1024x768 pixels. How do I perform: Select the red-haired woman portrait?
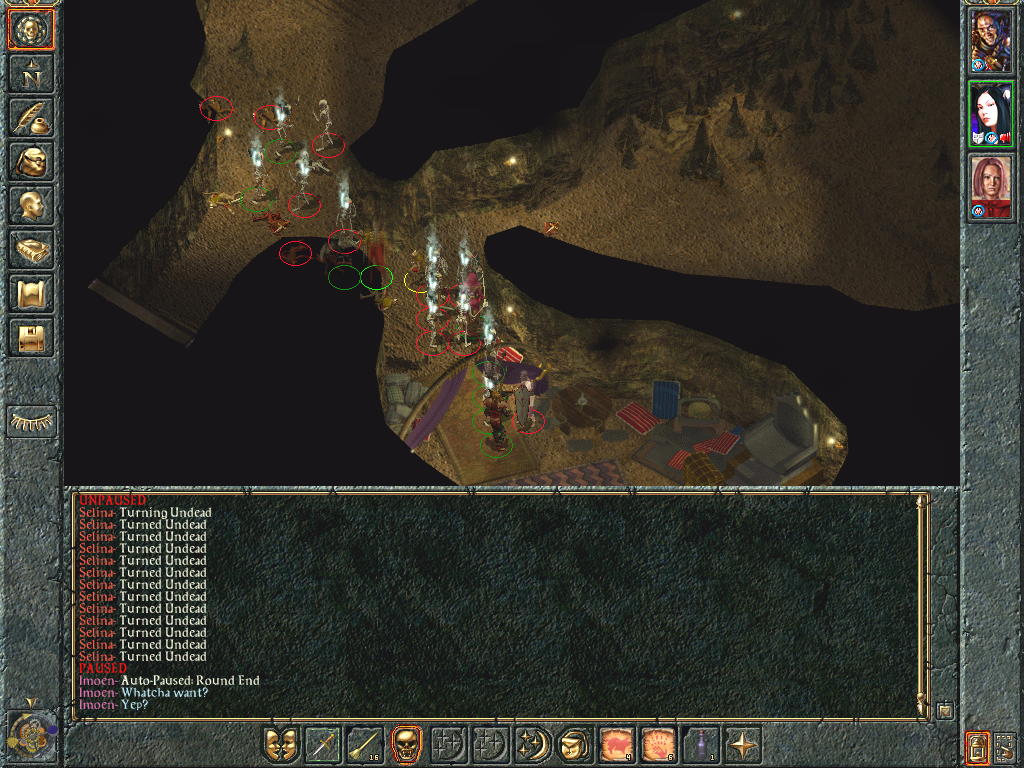[991, 187]
